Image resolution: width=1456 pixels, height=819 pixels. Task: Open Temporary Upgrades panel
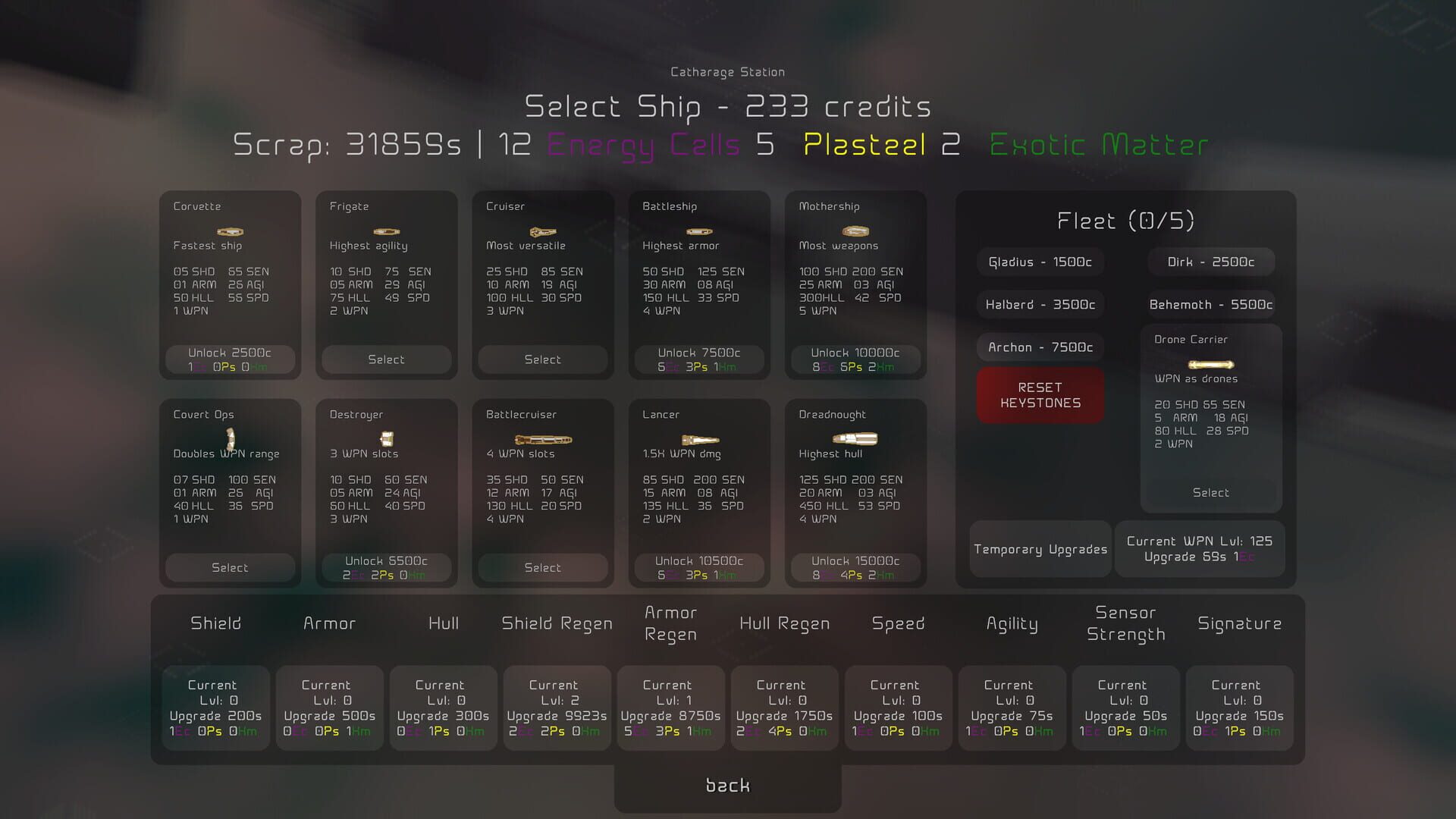[1040, 549]
